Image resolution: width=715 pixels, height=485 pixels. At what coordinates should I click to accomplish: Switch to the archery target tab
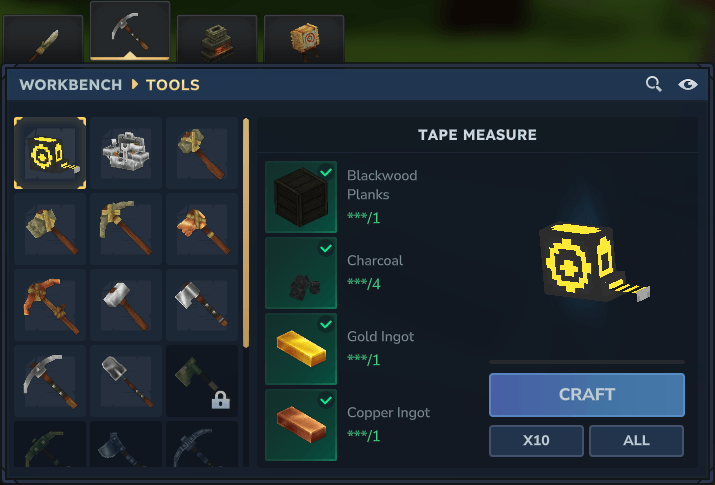303,40
